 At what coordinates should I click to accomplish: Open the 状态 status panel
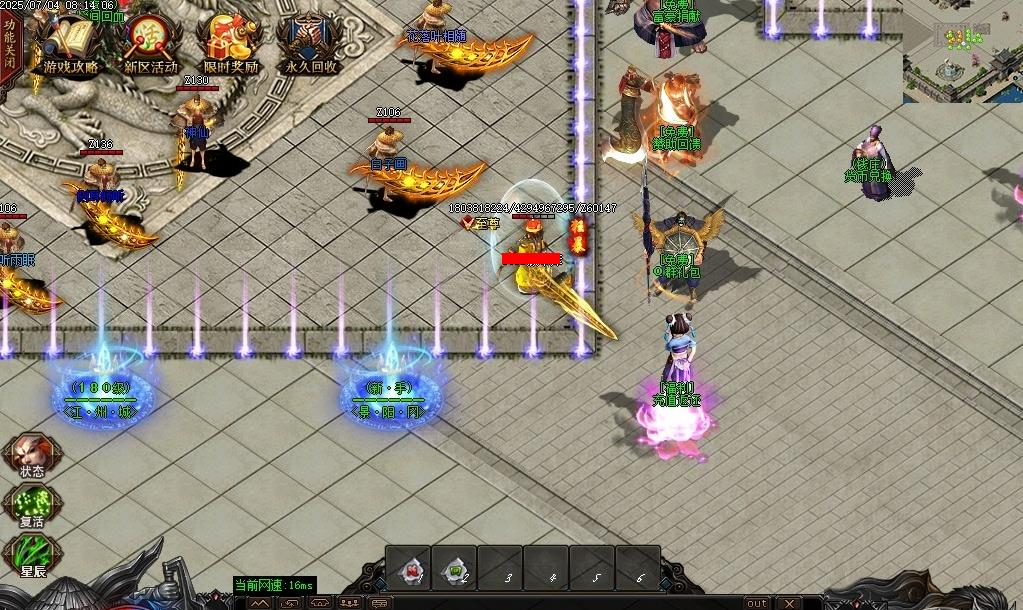click(x=30, y=456)
